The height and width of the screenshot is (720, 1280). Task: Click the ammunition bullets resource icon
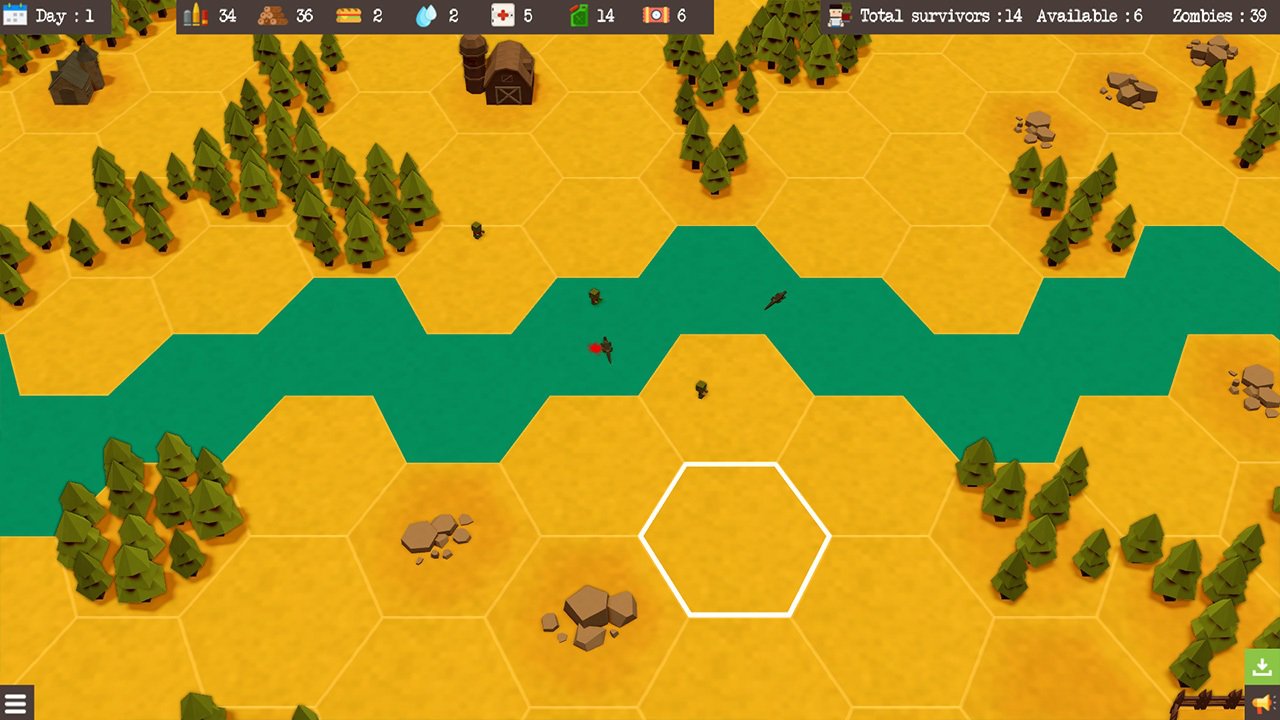pos(196,16)
